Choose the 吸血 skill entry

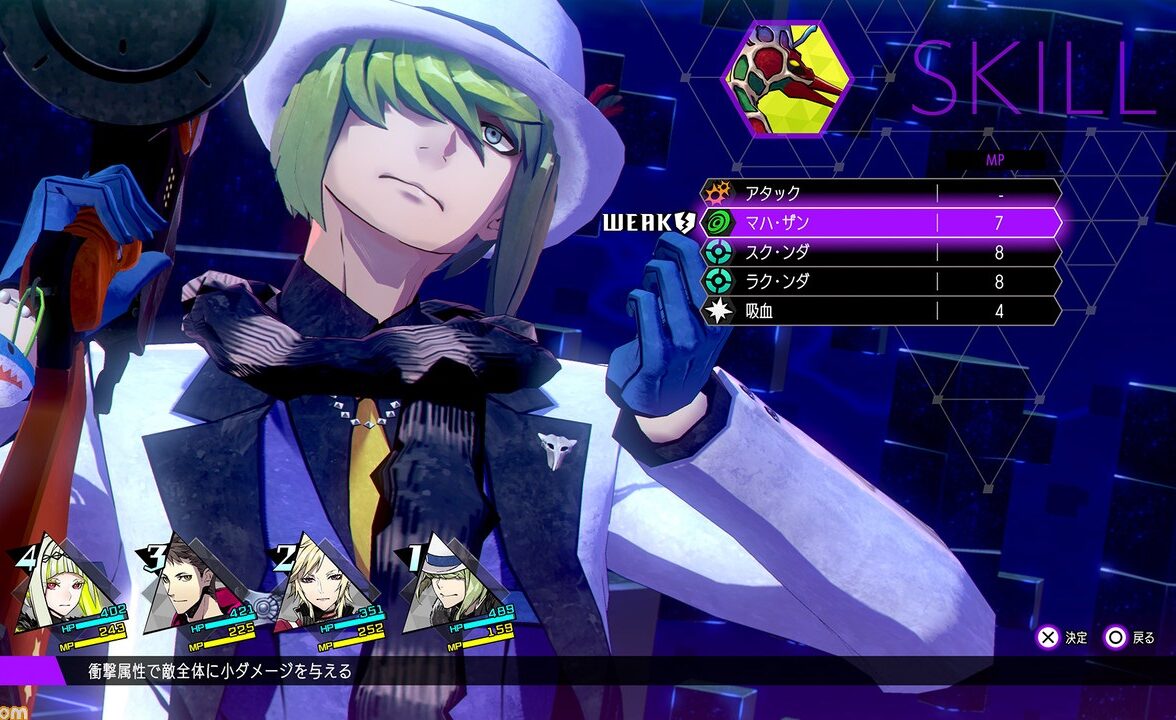(880, 311)
